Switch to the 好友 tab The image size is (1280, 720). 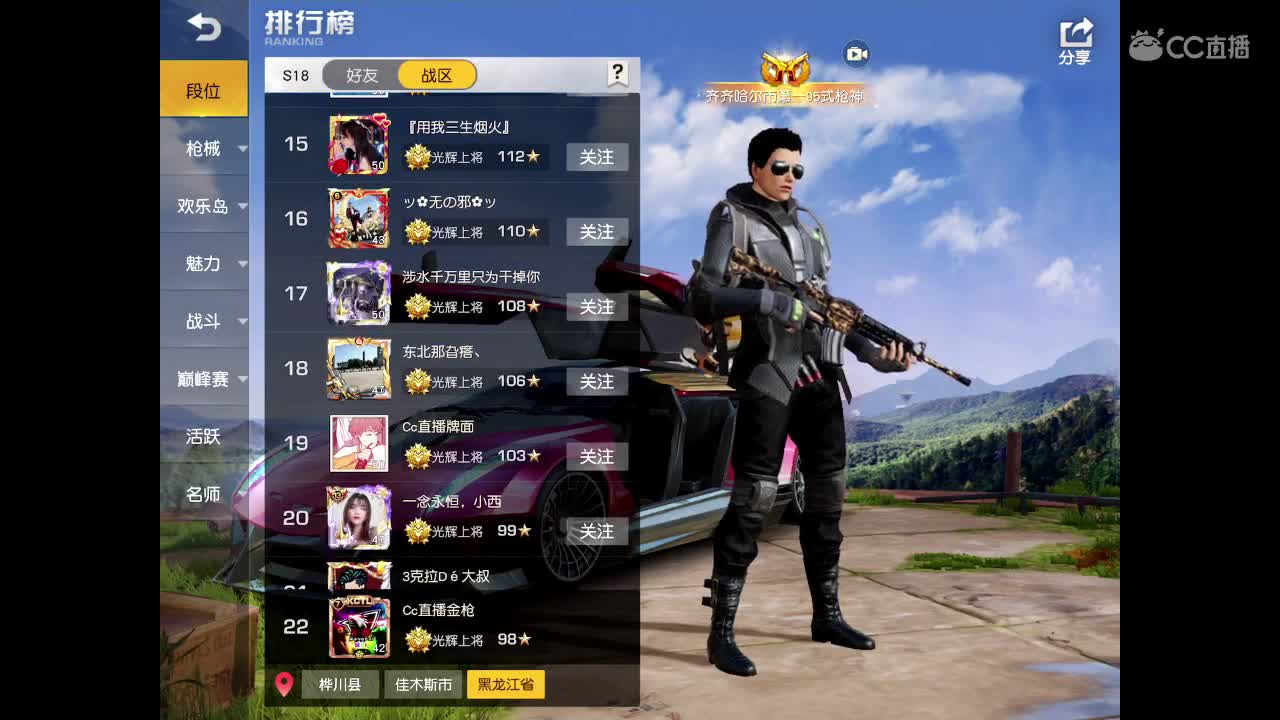[x=361, y=73]
